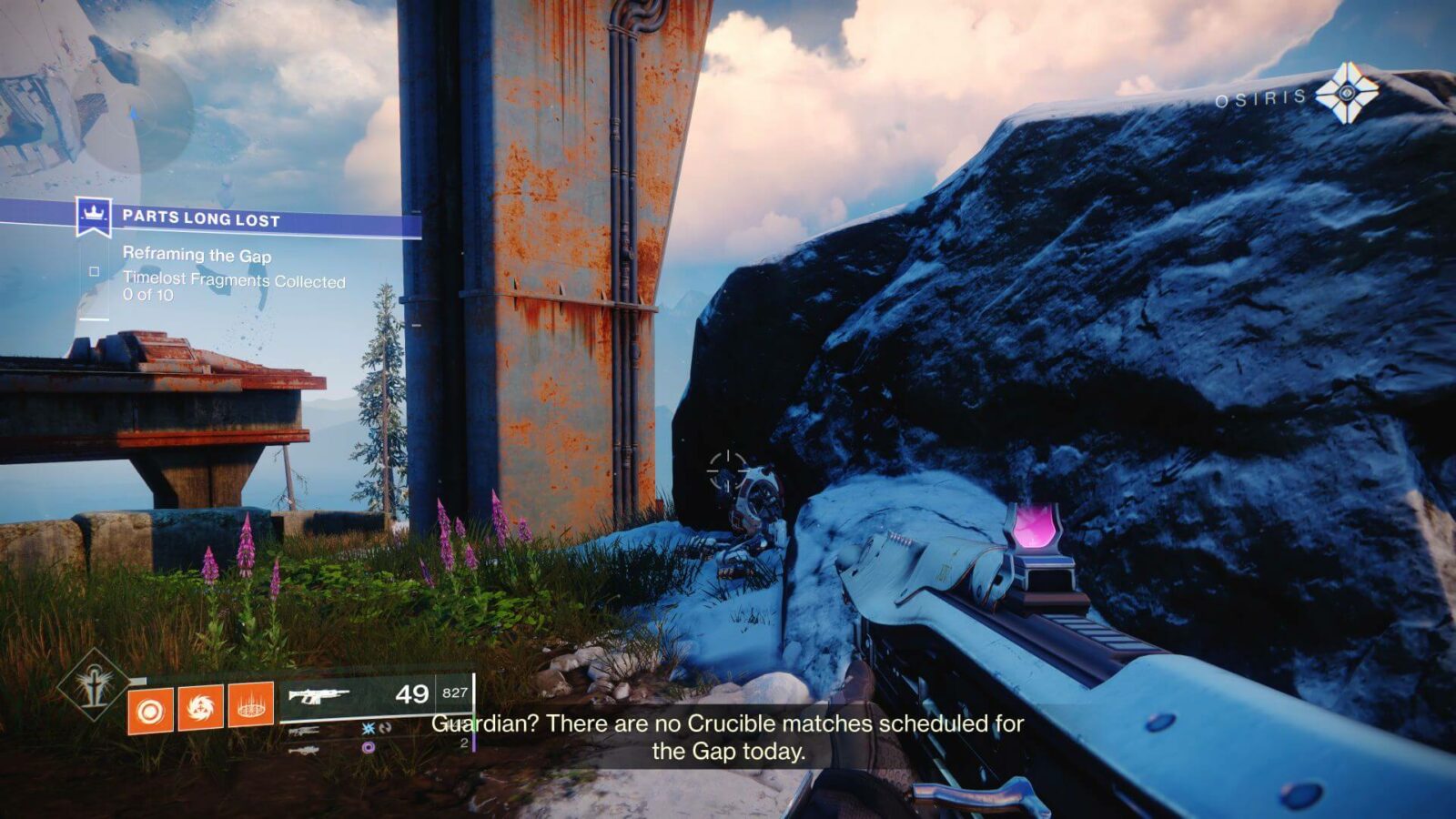Select the blue Stasis burst icon
Screen dimensions: 1456x819
click(367, 729)
